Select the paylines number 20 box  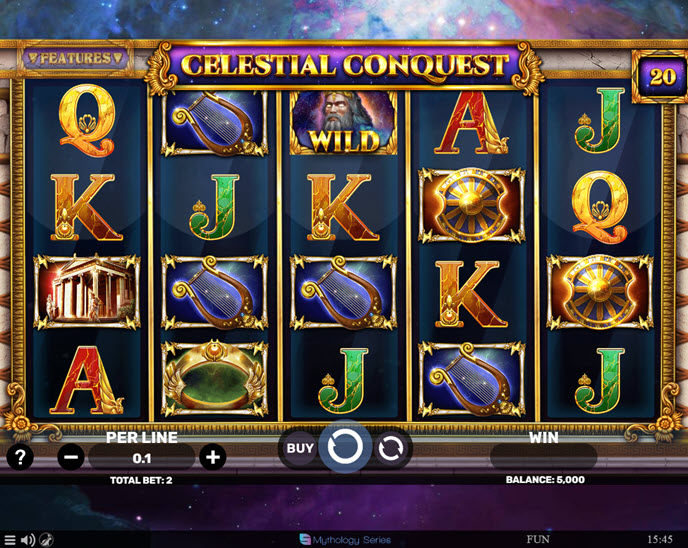click(x=662, y=77)
